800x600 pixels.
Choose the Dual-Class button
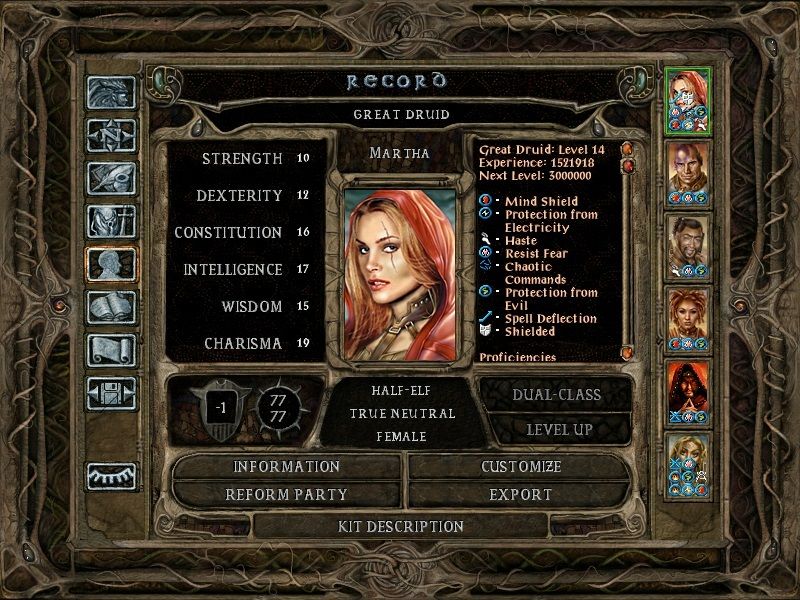click(x=556, y=394)
